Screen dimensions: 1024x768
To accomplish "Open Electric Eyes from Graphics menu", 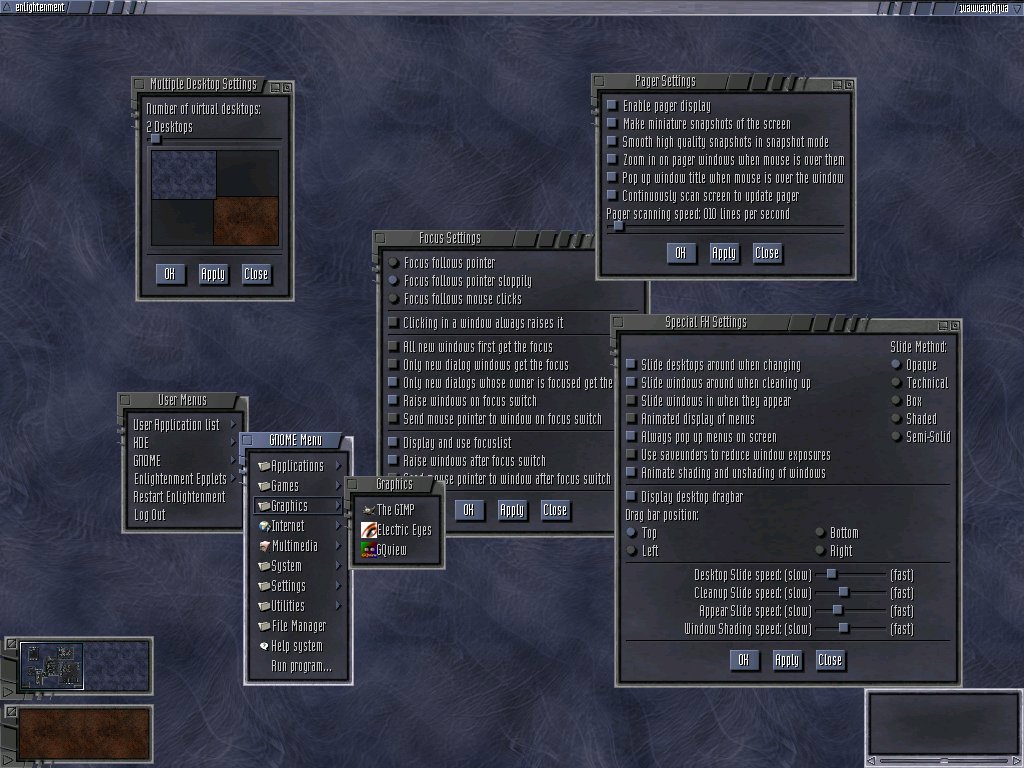I will (x=403, y=530).
